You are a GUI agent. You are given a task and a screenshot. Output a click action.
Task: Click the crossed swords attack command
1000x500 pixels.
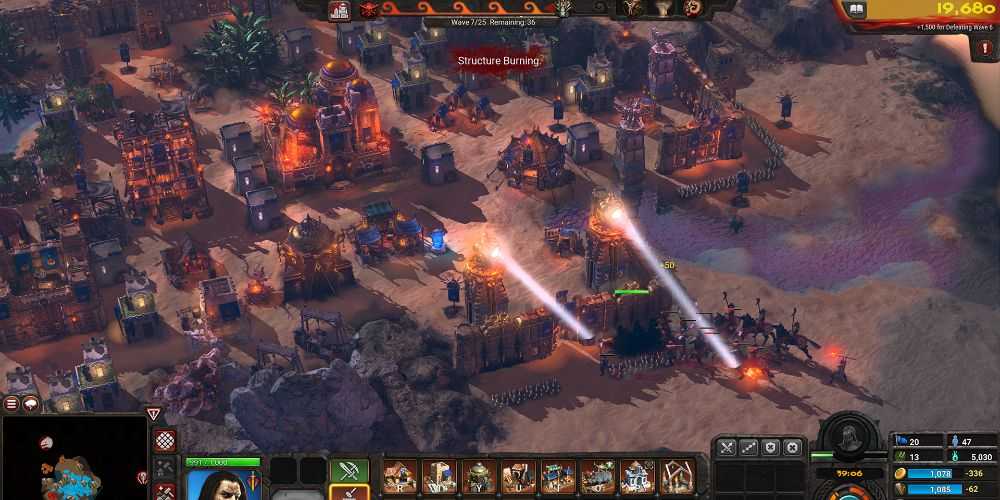726,447
